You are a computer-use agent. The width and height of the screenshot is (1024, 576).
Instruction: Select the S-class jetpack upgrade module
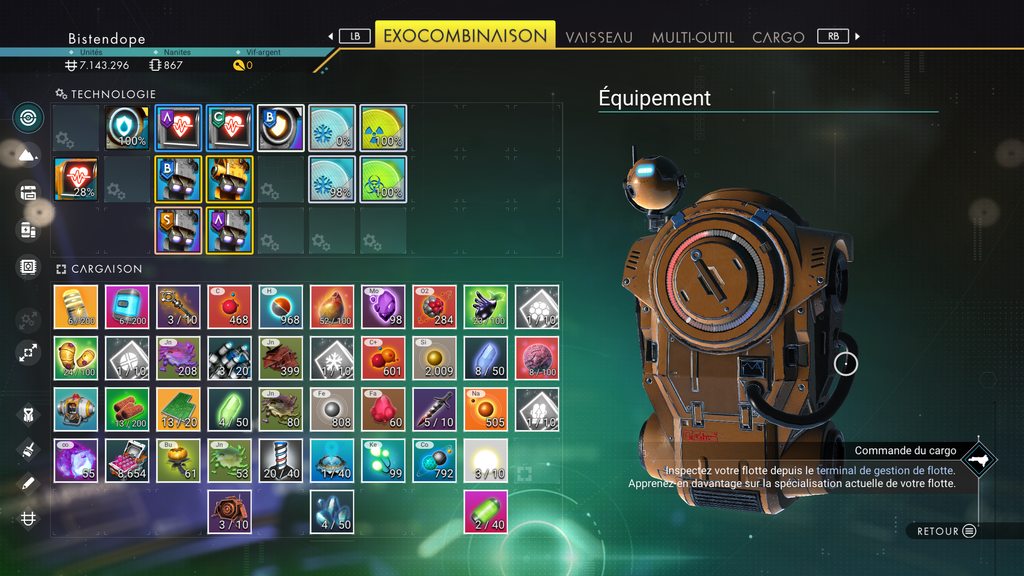point(178,231)
